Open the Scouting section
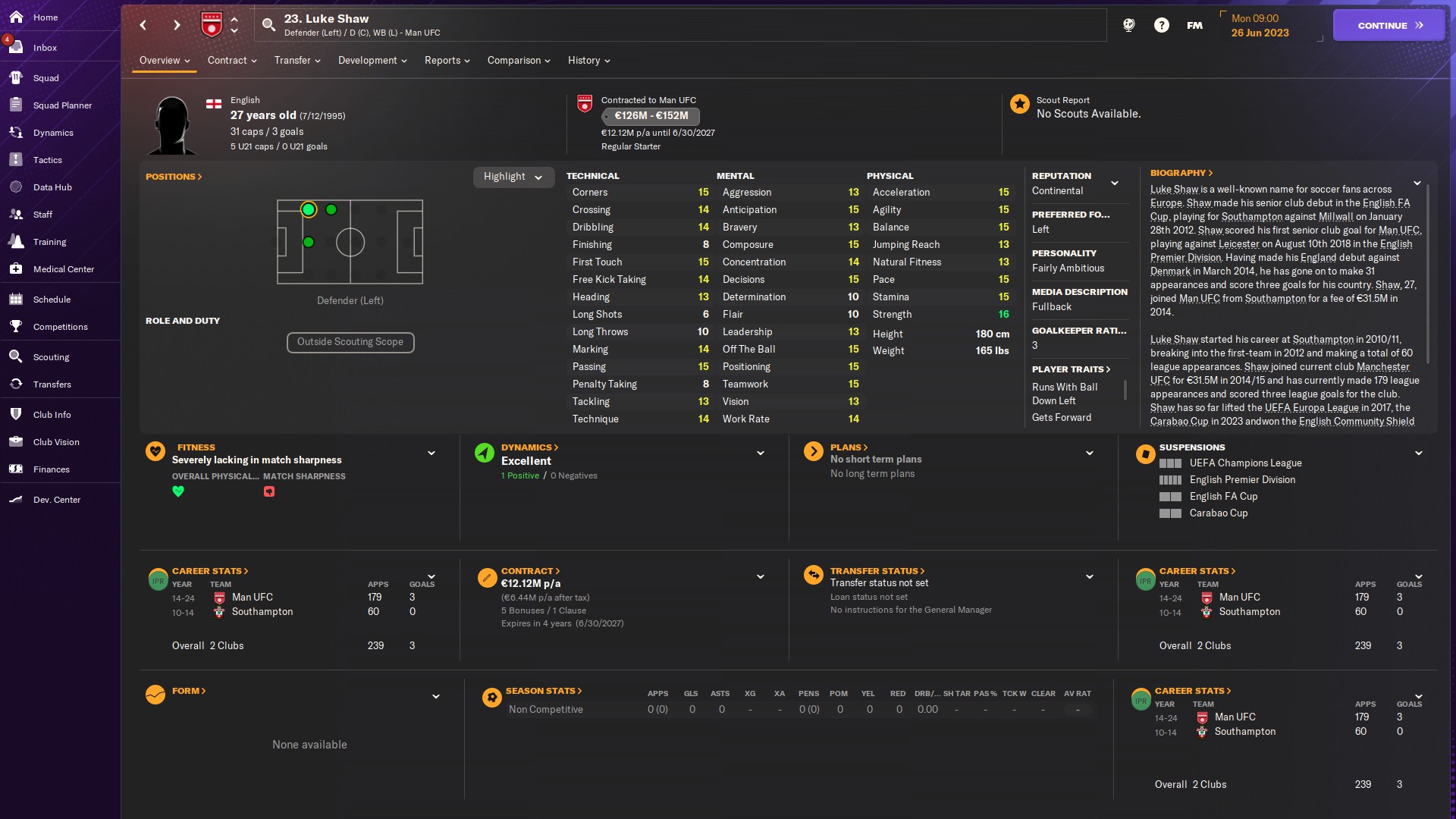1456x819 pixels. click(x=50, y=356)
